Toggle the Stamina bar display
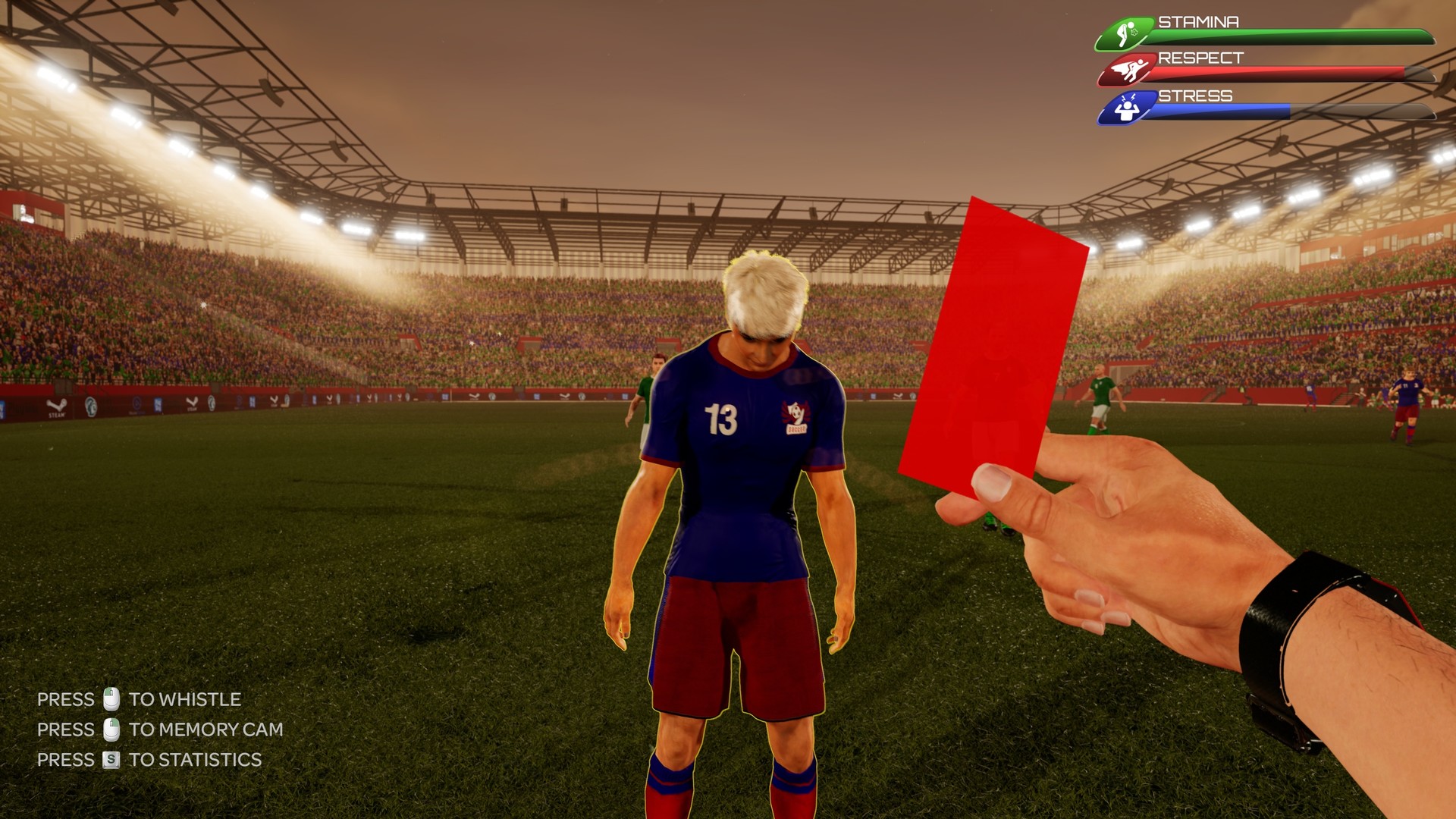 pyautogui.click(x=1304, y=34)
